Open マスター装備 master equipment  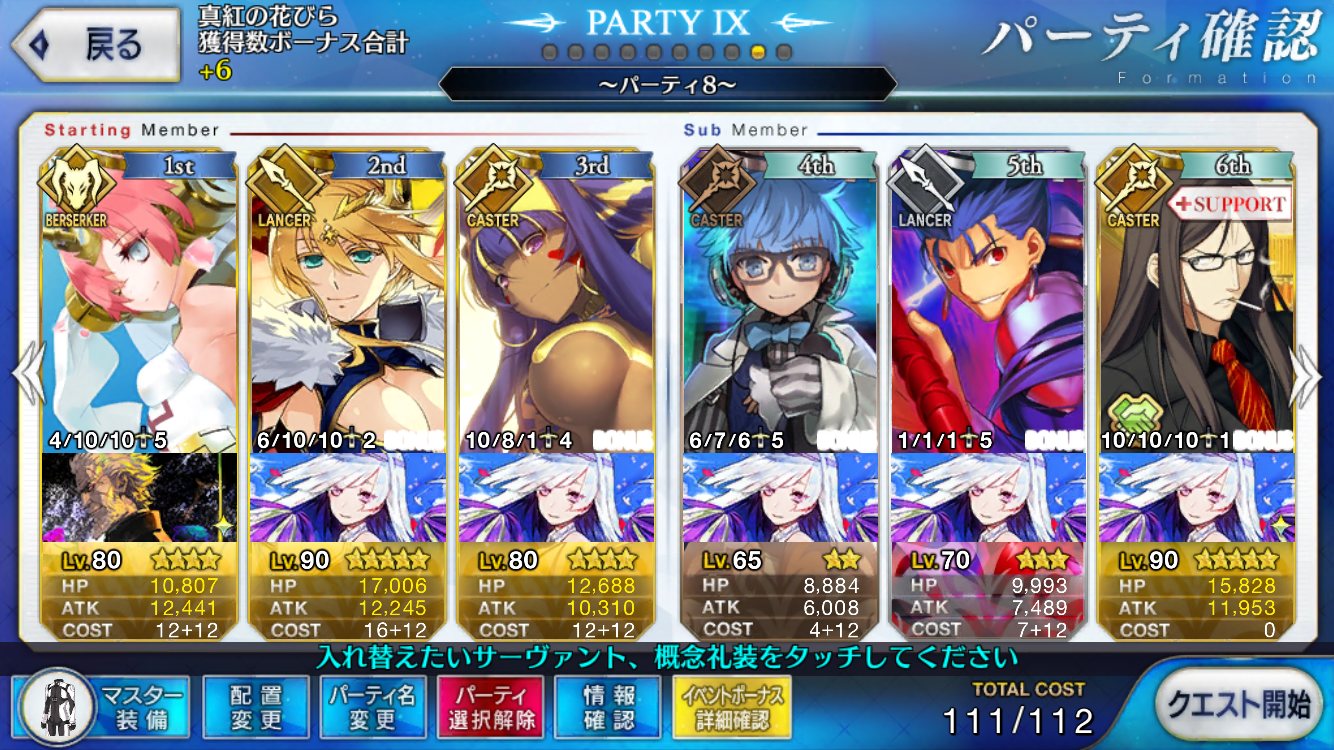(x=106, y=708)
